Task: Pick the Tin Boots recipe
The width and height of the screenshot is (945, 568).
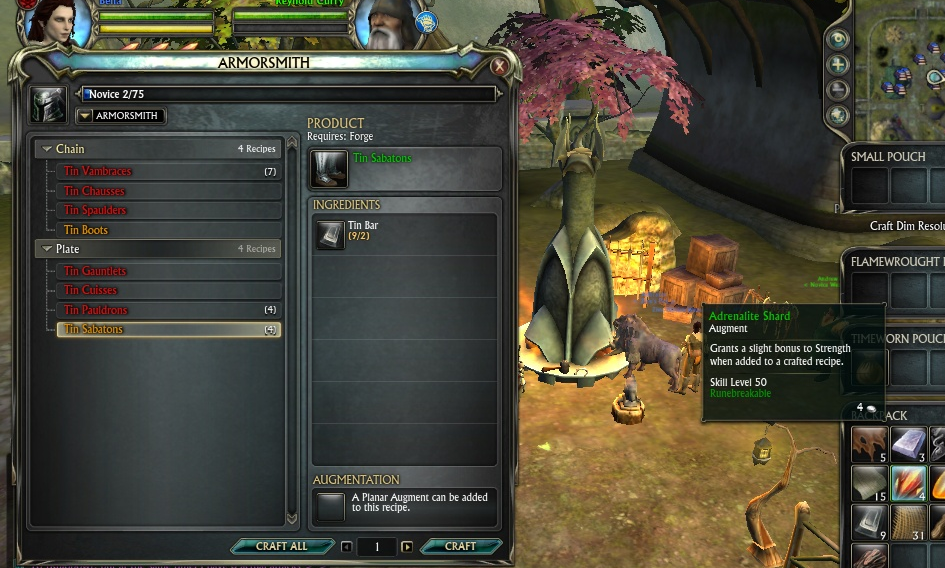Action: coord(86,230)
